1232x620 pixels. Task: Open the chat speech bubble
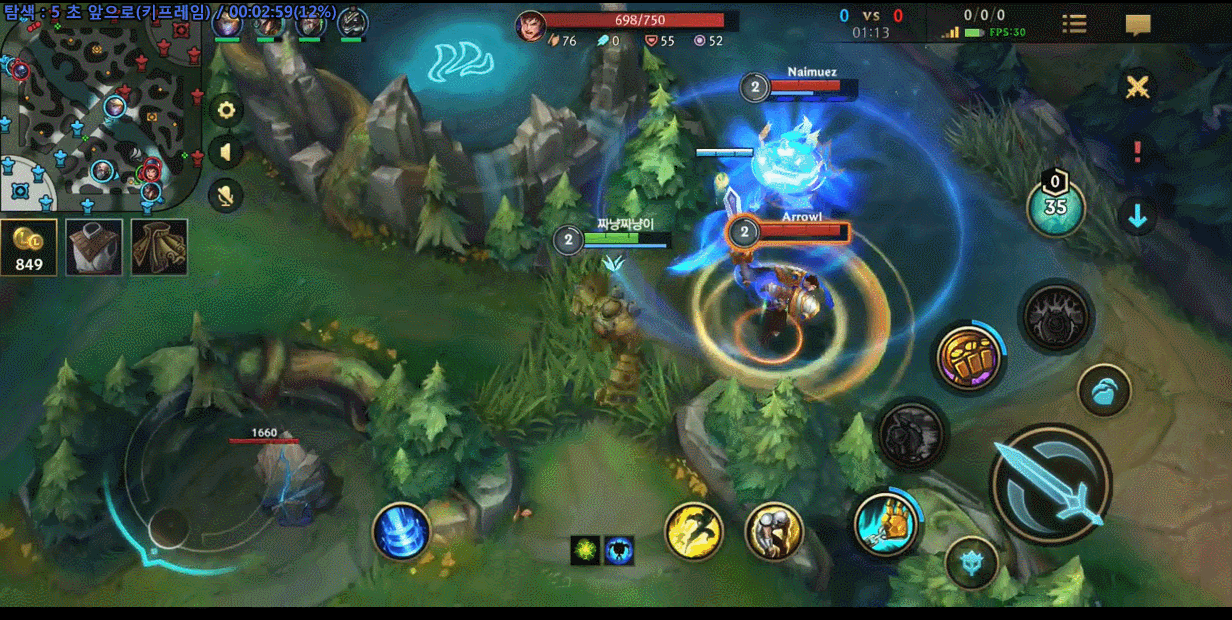(x=1138, y=25)
